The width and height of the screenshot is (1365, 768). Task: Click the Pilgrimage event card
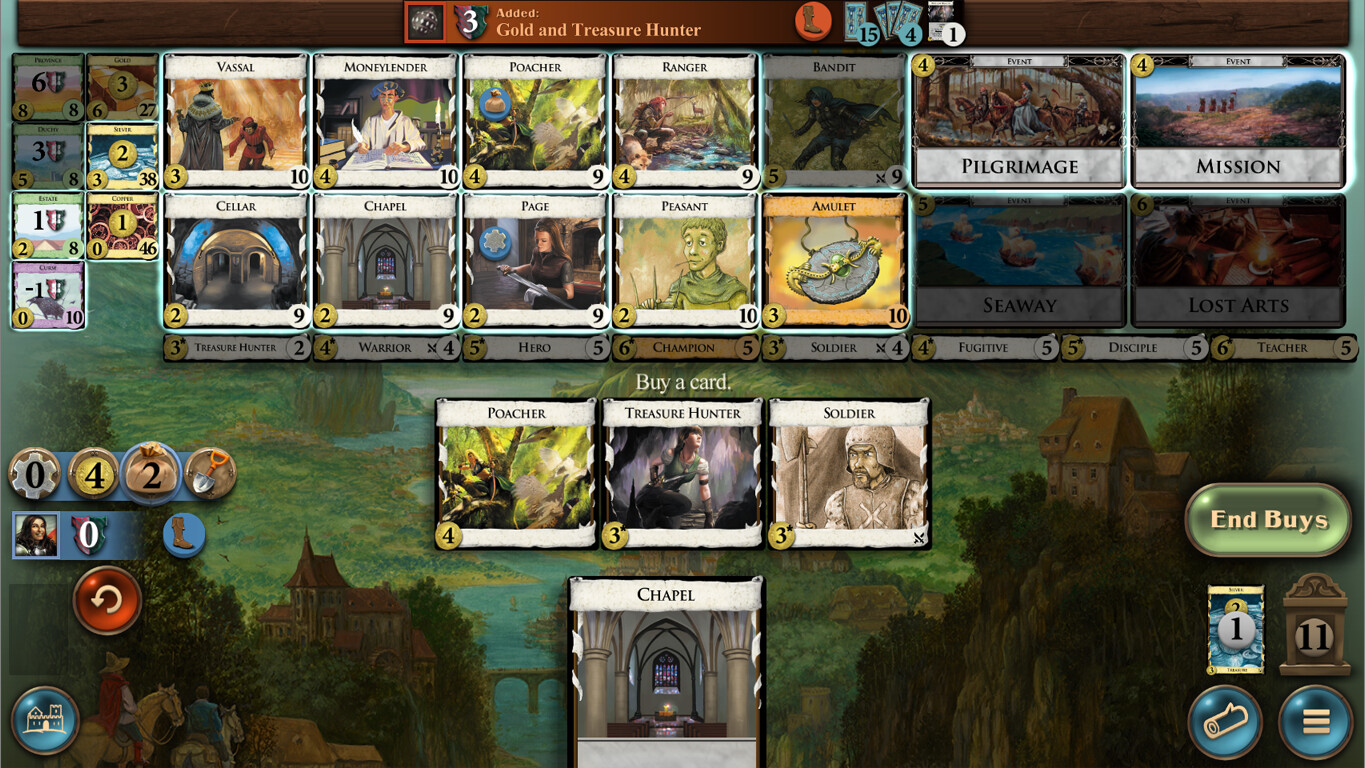pyautogui.click(x=1016, y=120)
